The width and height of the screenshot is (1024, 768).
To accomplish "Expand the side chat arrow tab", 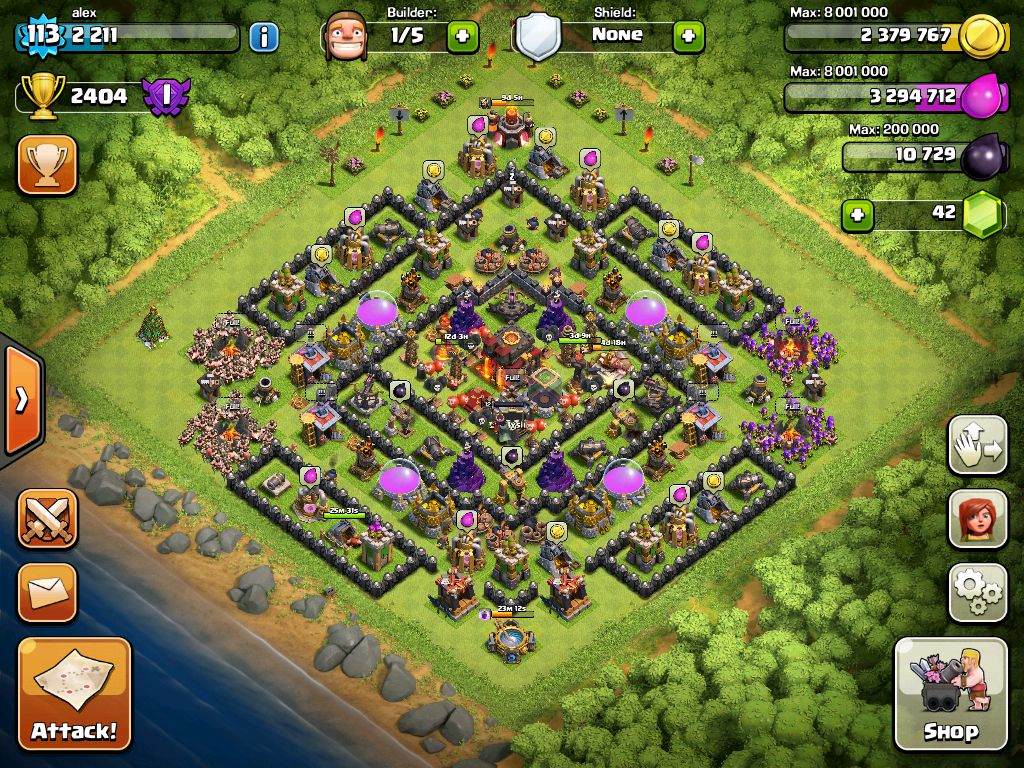I will [21, 400].
